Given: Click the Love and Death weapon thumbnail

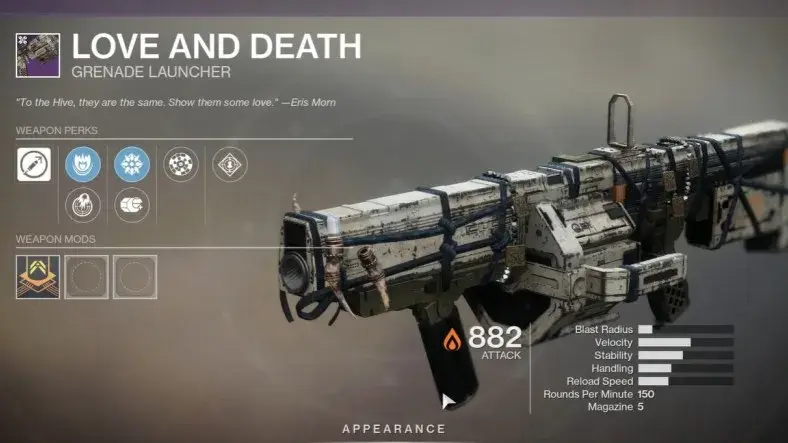Looking at the screenshot, I should [37, 54].
